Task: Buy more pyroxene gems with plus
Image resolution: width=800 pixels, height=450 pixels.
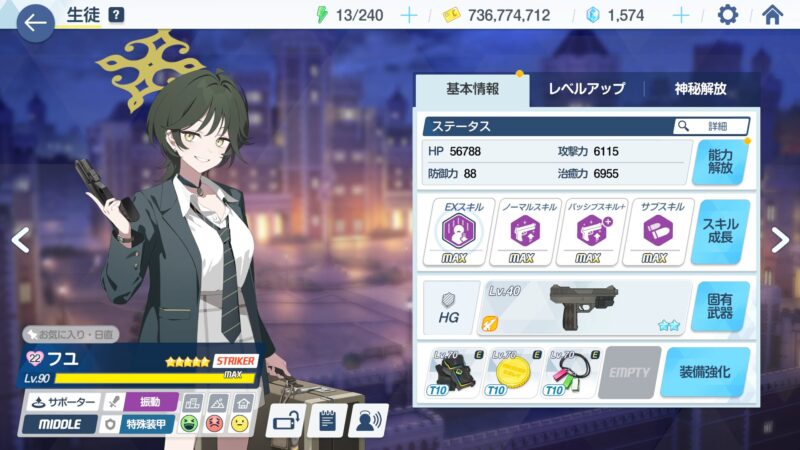Action: (x=681, y=15)
